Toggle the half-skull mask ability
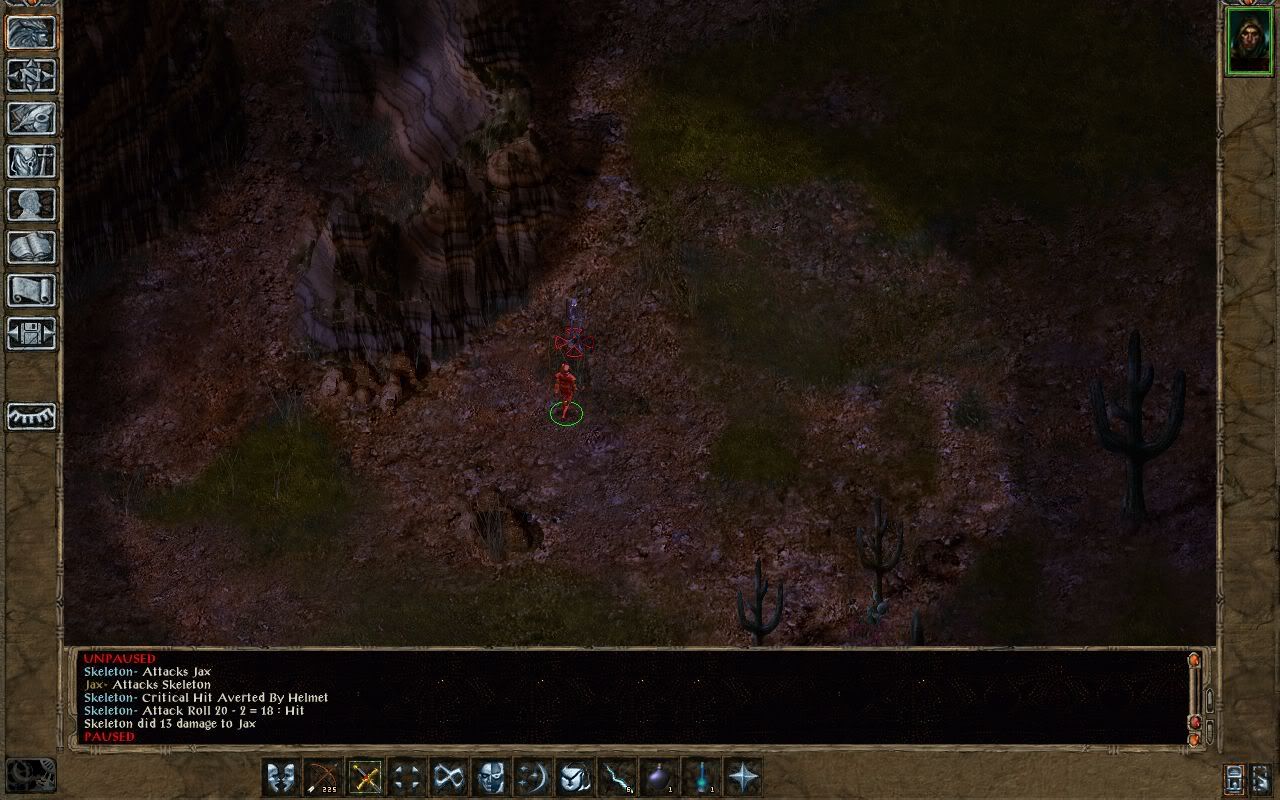 click(490, 777)
